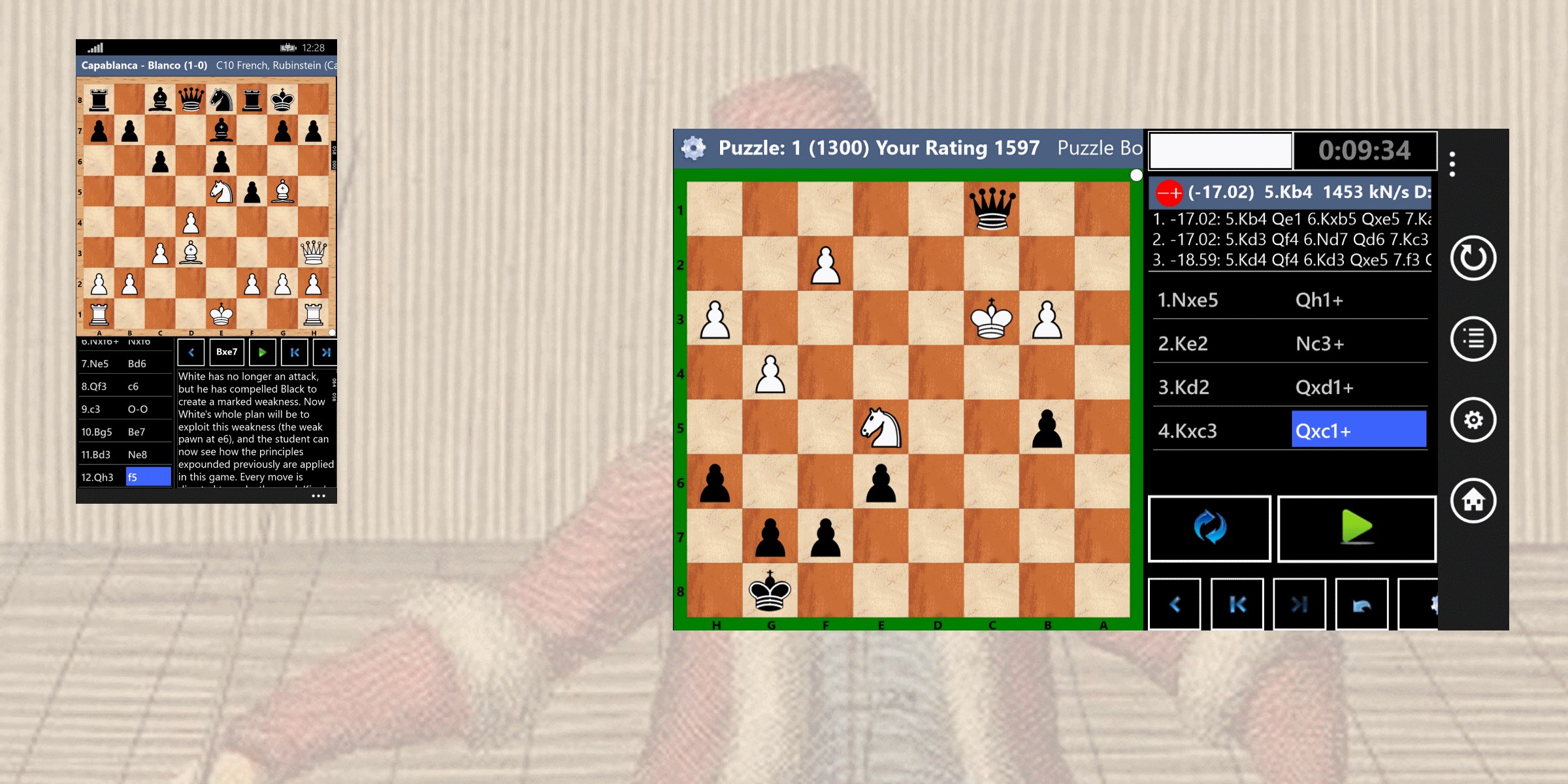Click the Bxe7 move button

tap(226, 352)
